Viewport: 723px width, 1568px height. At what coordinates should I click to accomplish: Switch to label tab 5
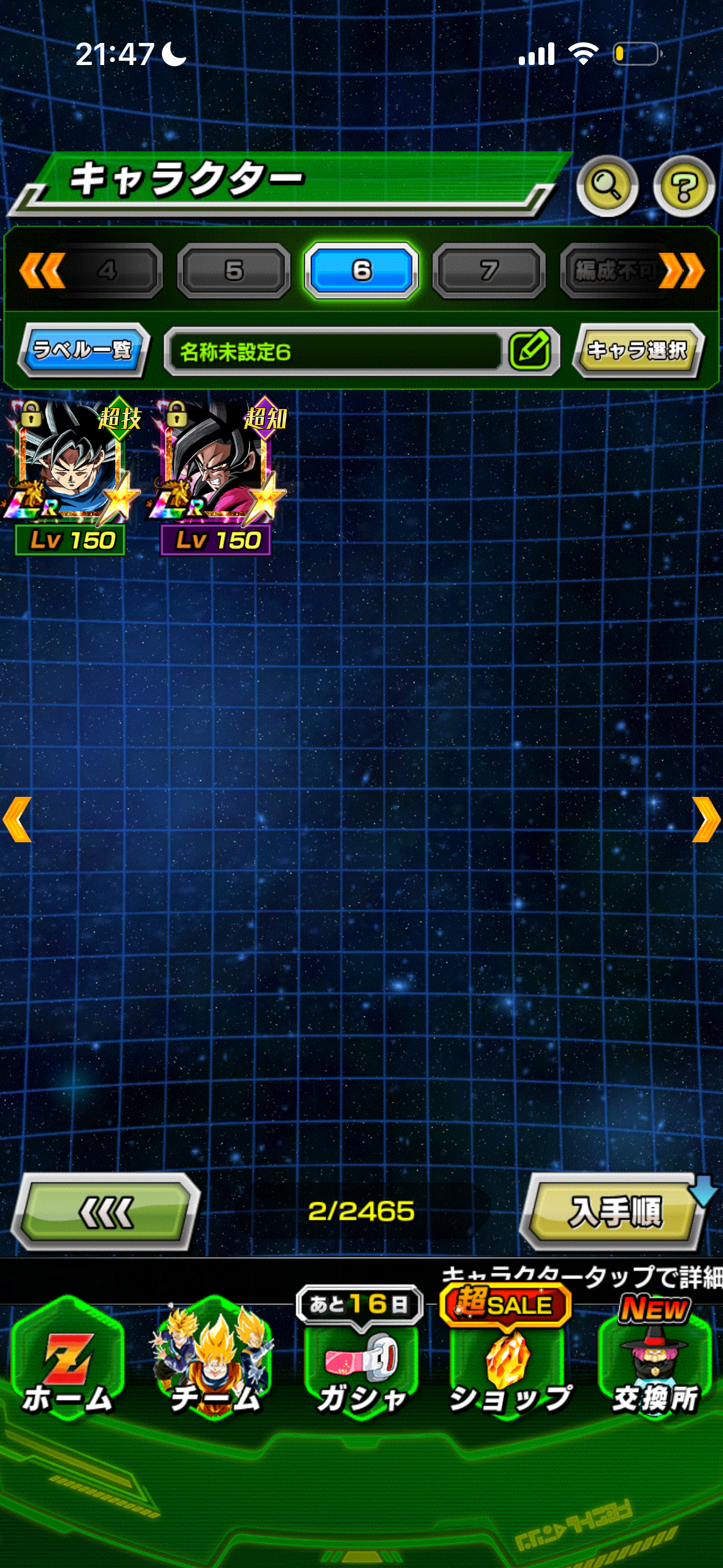pos(234,271)
